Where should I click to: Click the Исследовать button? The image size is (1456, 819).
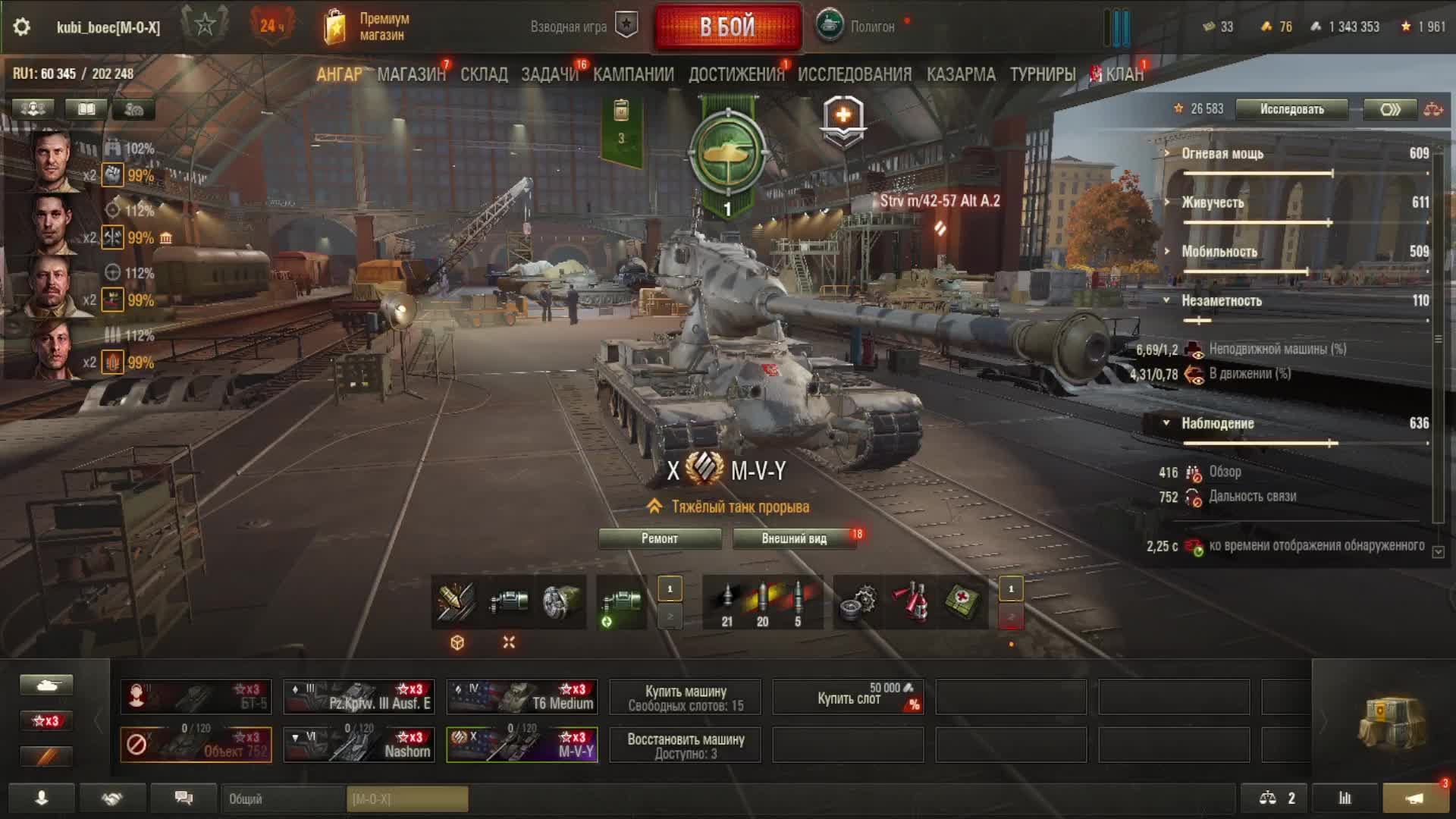1291,109
